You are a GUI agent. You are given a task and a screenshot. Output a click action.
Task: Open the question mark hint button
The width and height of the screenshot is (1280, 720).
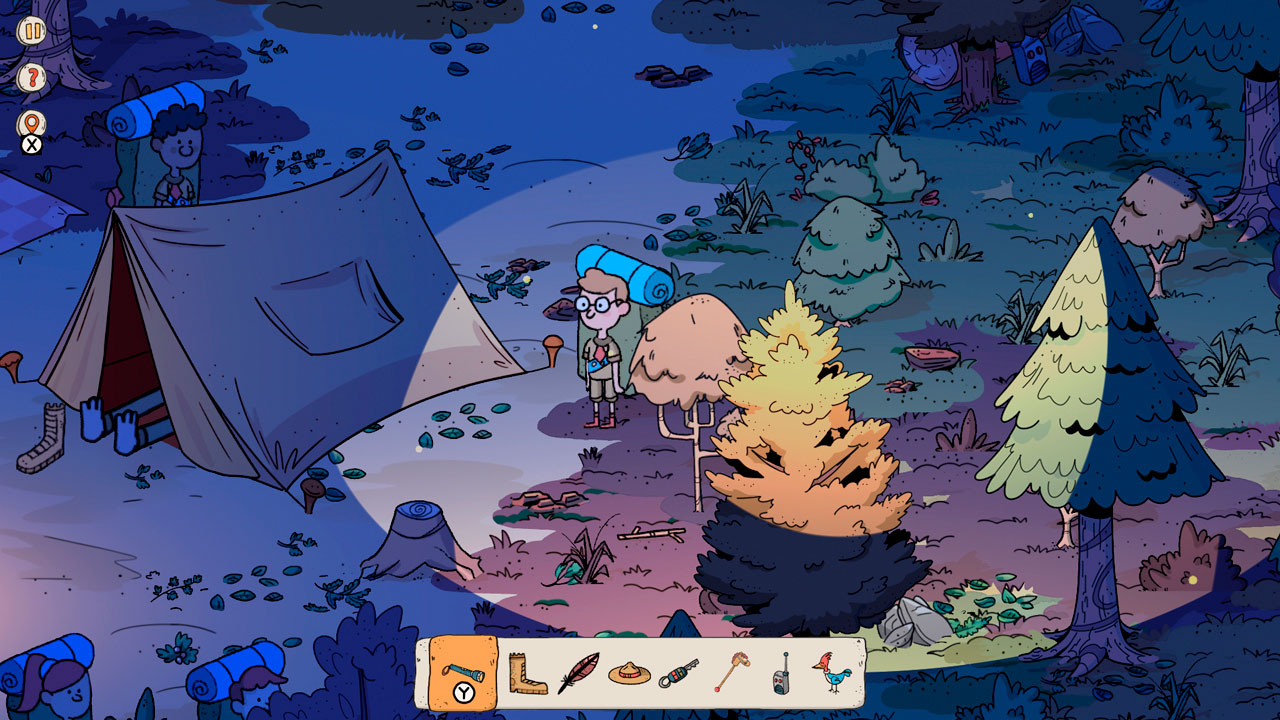tap(31, 77)
